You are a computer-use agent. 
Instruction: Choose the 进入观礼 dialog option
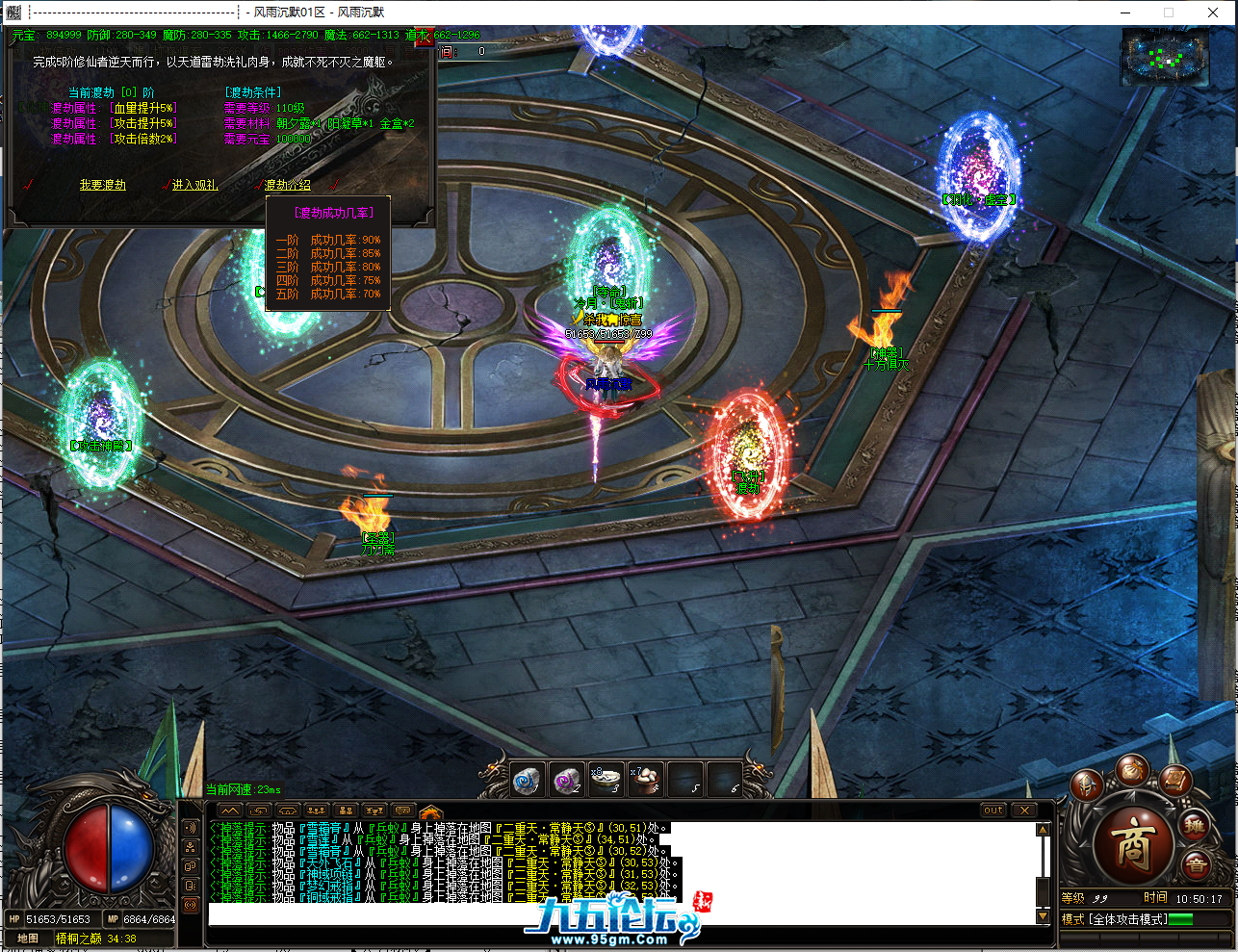click(194, 185)
